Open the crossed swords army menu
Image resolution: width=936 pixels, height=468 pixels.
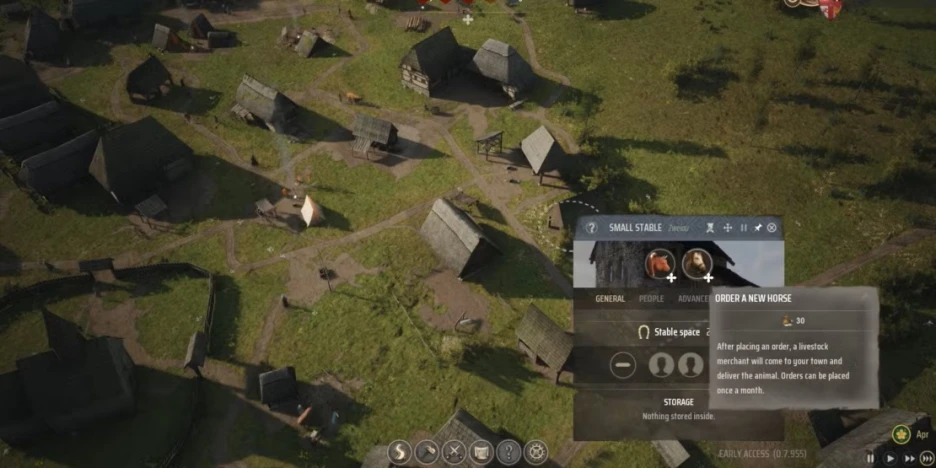(x=453, y=452)
